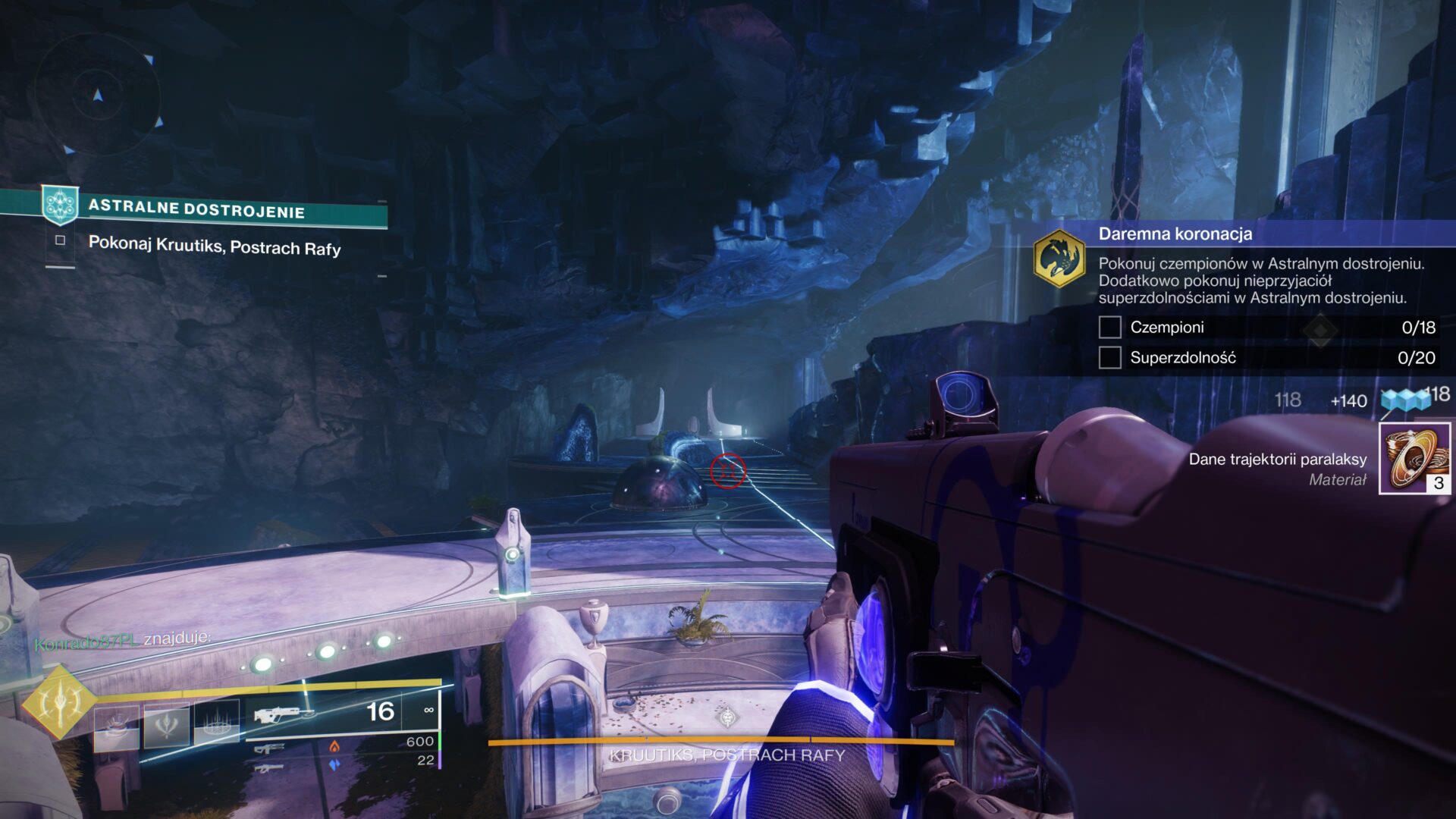The height and width of the screenshot is (819, 1456).
Task: Click the circular radar display
Action: pyautogui.click(x=97, y=96)
